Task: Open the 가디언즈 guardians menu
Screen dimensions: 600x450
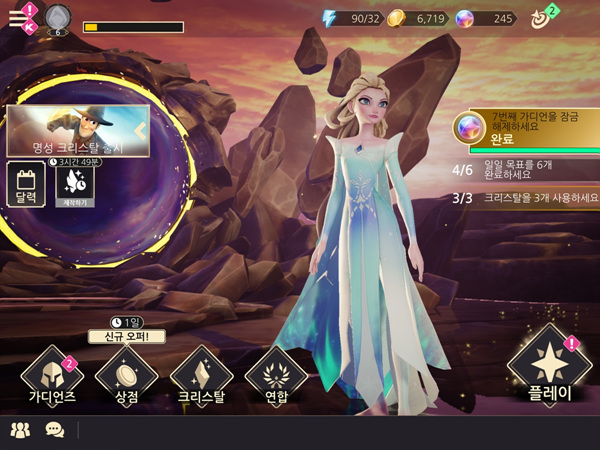Action: [x=51, y=376]
